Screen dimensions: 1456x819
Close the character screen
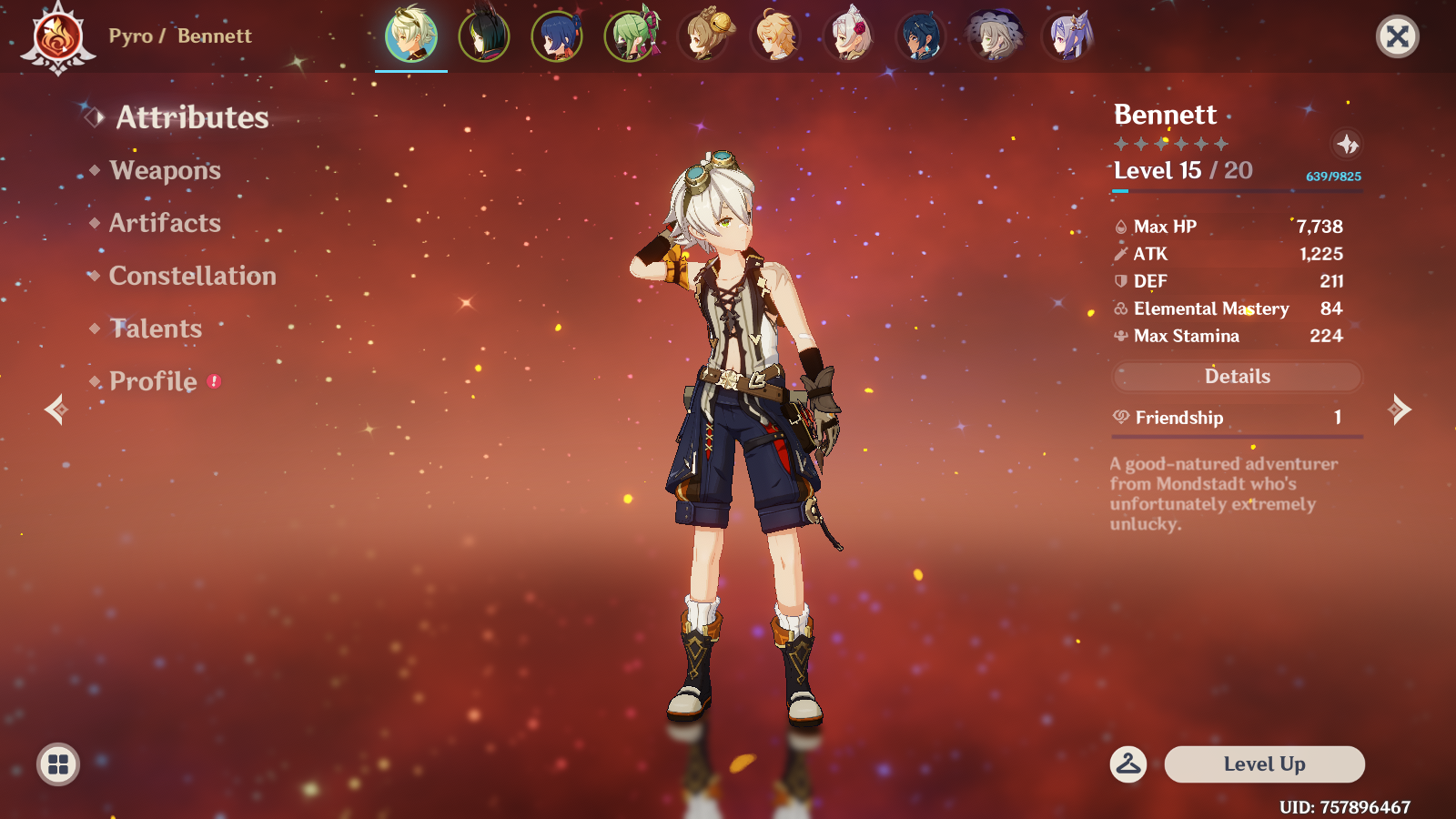1397,36
